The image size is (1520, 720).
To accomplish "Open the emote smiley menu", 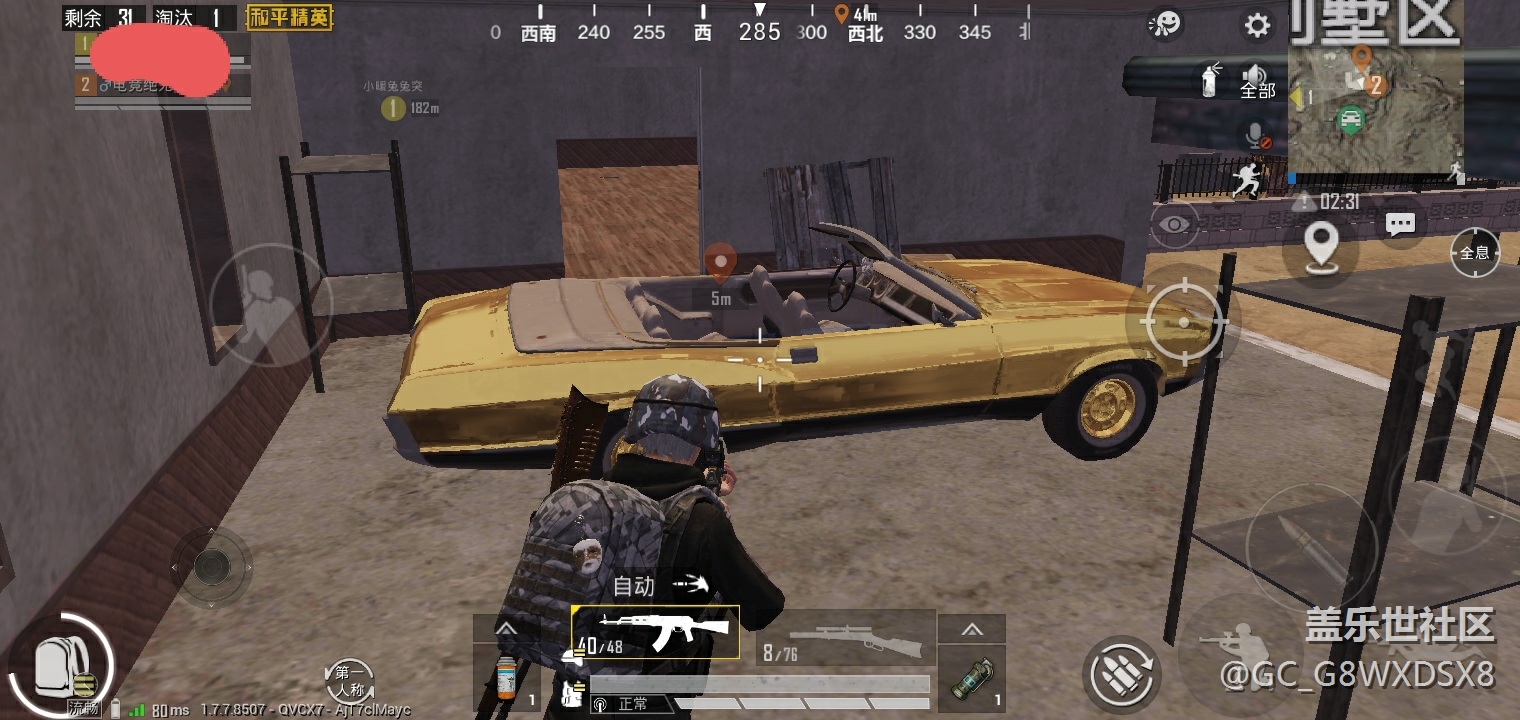I will click(x=1165, y=23).
